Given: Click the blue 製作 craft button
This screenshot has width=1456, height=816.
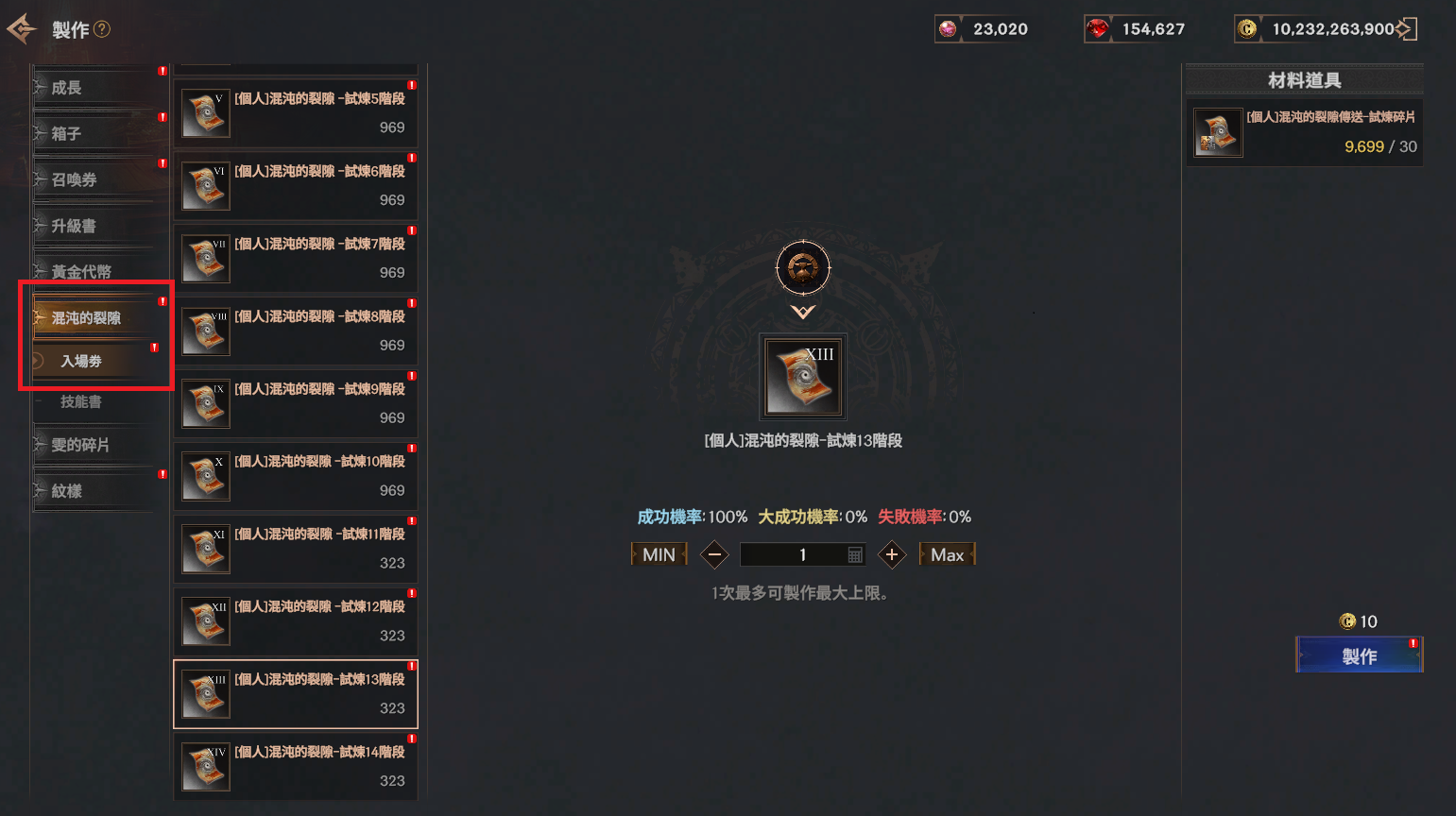Looking at the screenshot, I should (x=1359, y=656).
